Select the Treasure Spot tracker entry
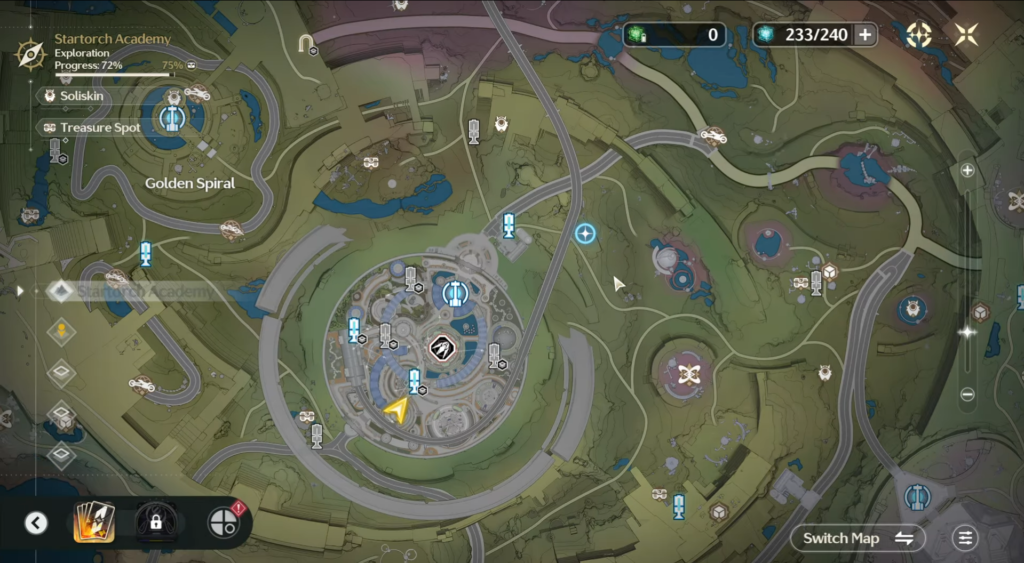The image size is (1024, 563). point(92,128)
